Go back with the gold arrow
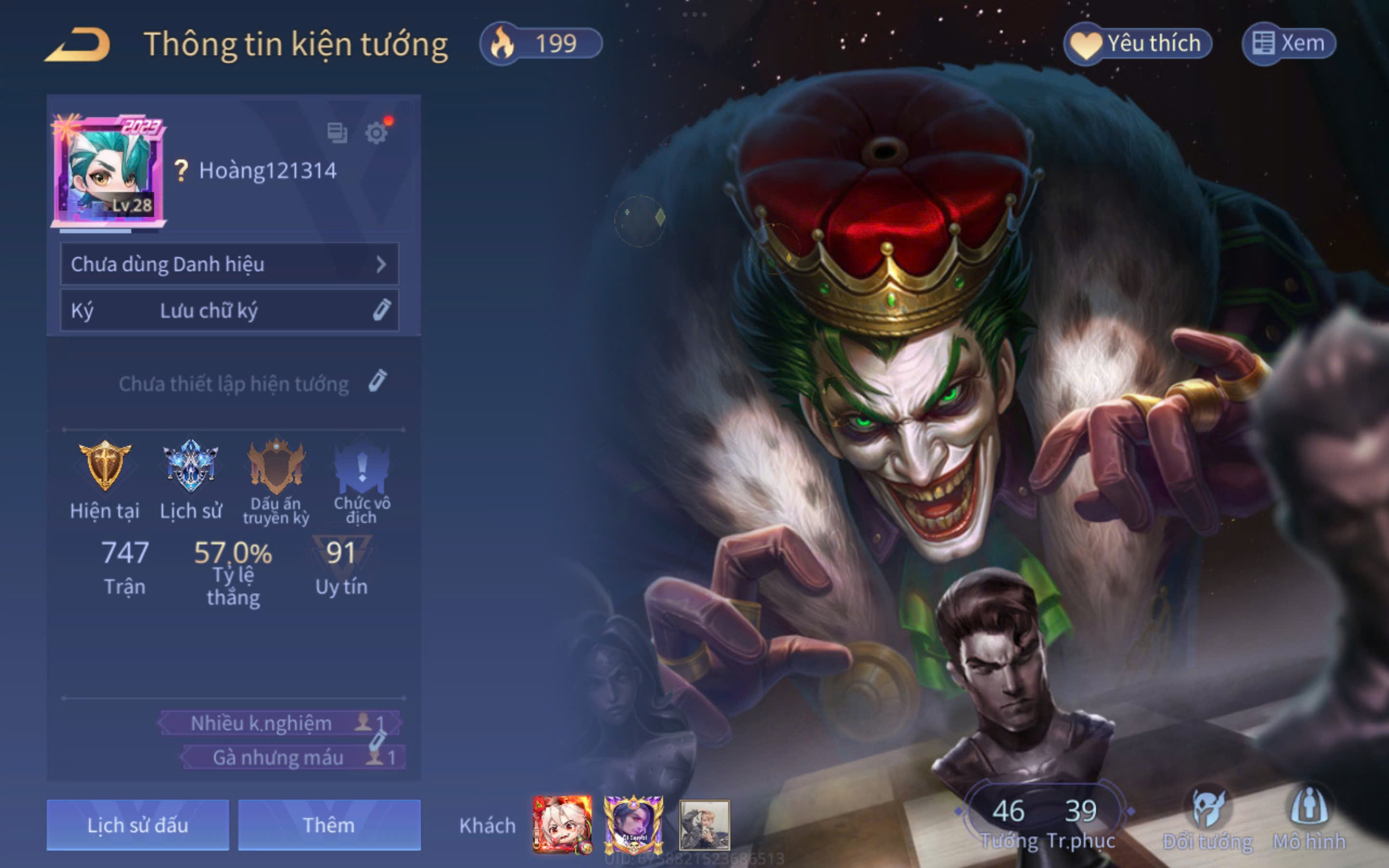This screenshot has width=1389, height=868. (x=78, y=44)
